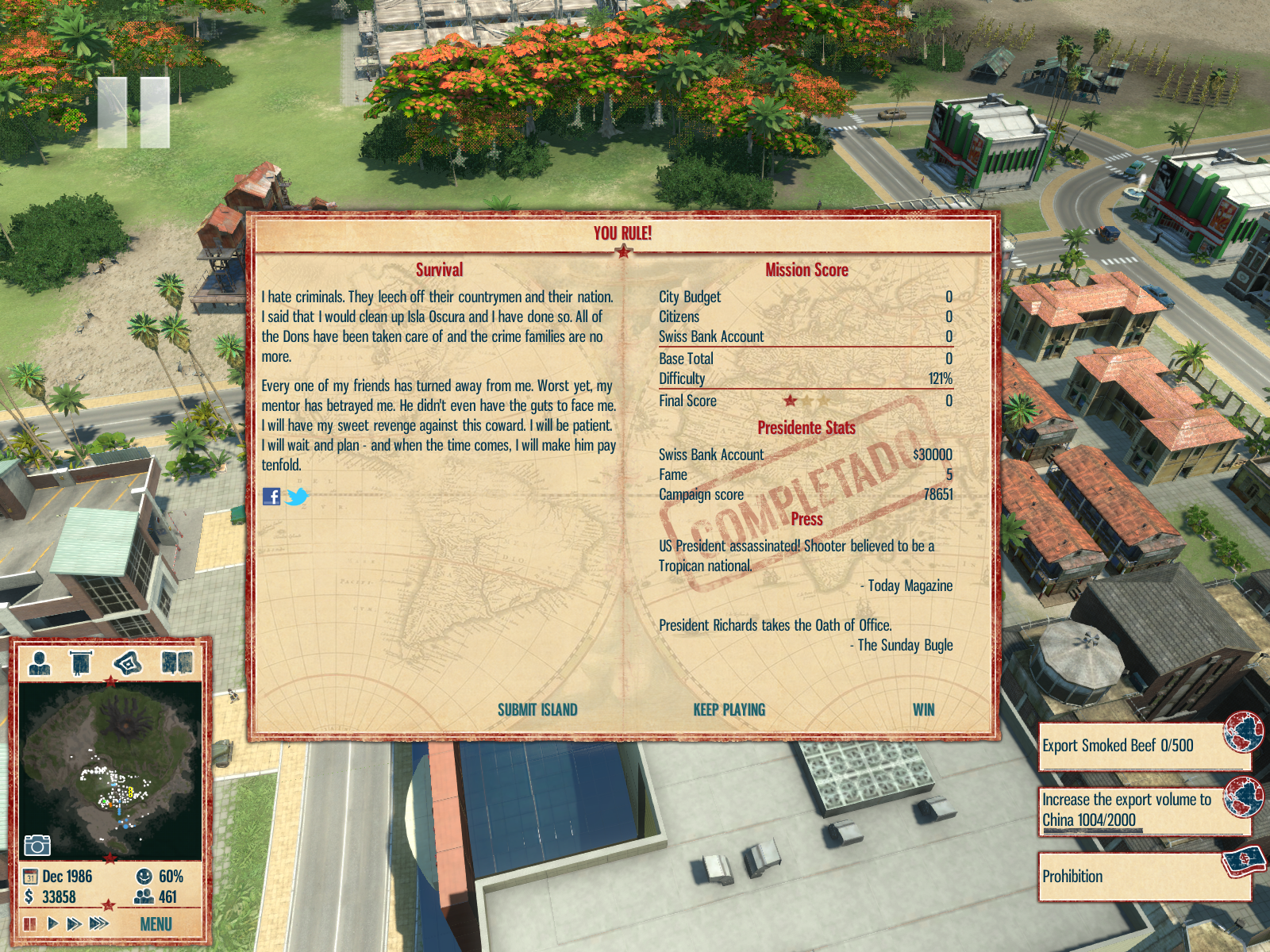Click the island minimap
The width and height of the screenshot is (1270, 952).
110,770
